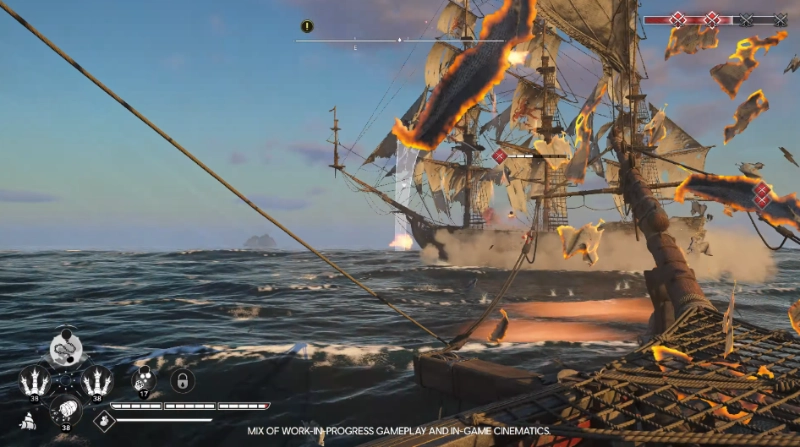
Task: Click the diamond-shaped stamina food icon
Action: 103,420
